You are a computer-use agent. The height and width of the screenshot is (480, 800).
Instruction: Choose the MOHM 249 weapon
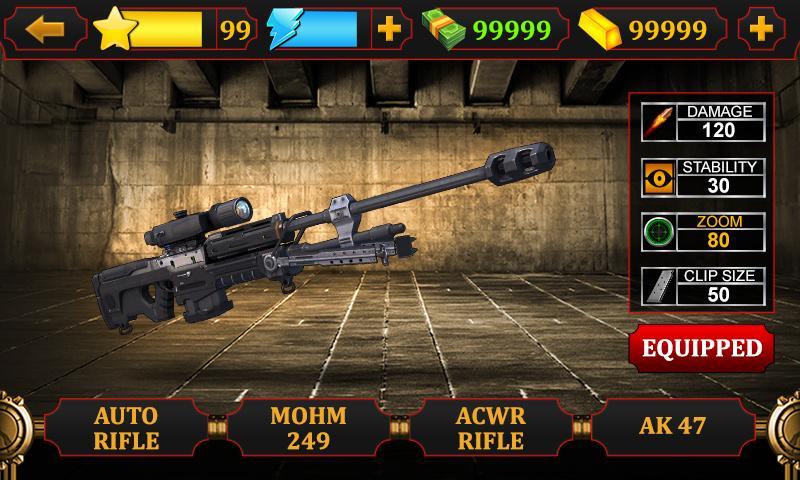click(x=309, y=427)
